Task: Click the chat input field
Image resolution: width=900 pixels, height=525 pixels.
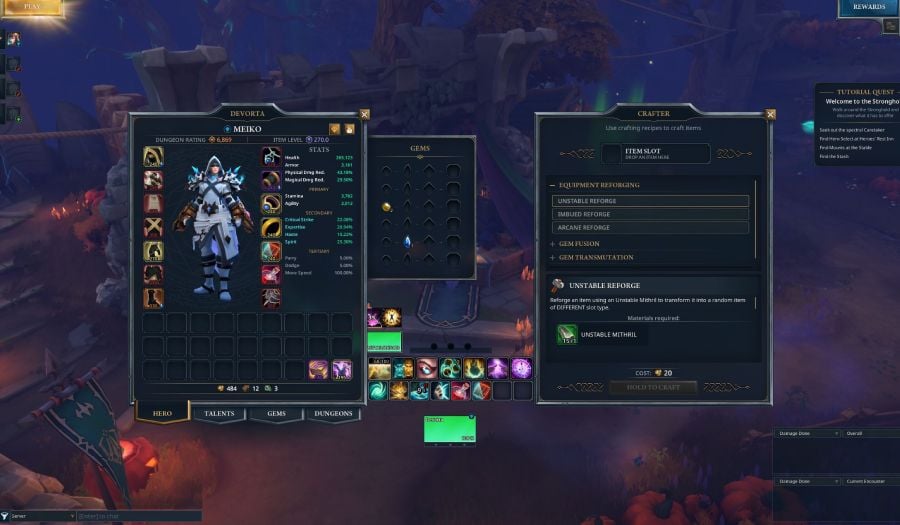Action: coord(140,516)
